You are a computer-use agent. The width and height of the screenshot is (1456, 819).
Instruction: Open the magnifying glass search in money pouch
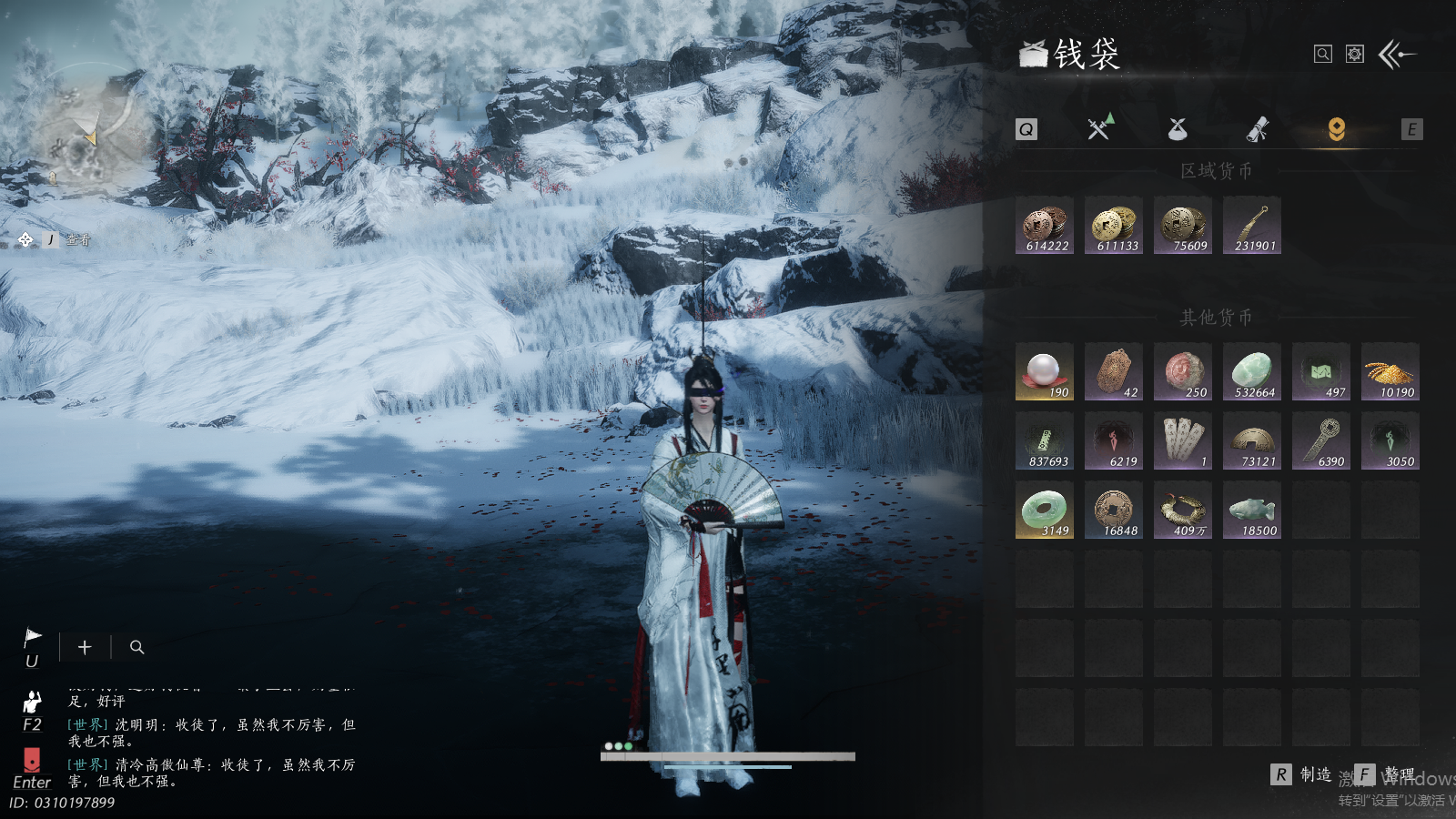tap(1323, 55)
